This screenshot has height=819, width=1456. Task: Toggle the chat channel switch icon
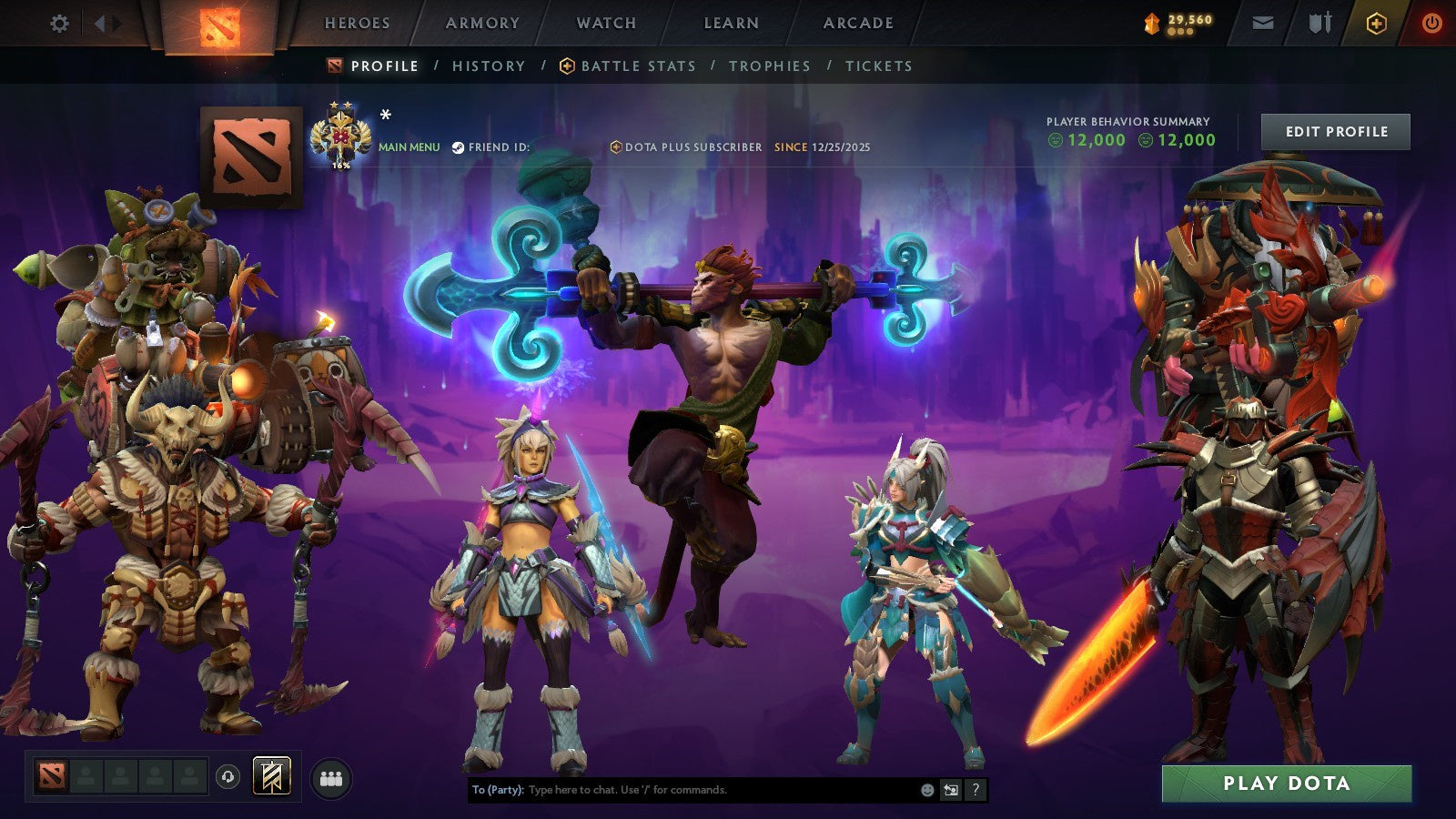click(x=951, y=790)
